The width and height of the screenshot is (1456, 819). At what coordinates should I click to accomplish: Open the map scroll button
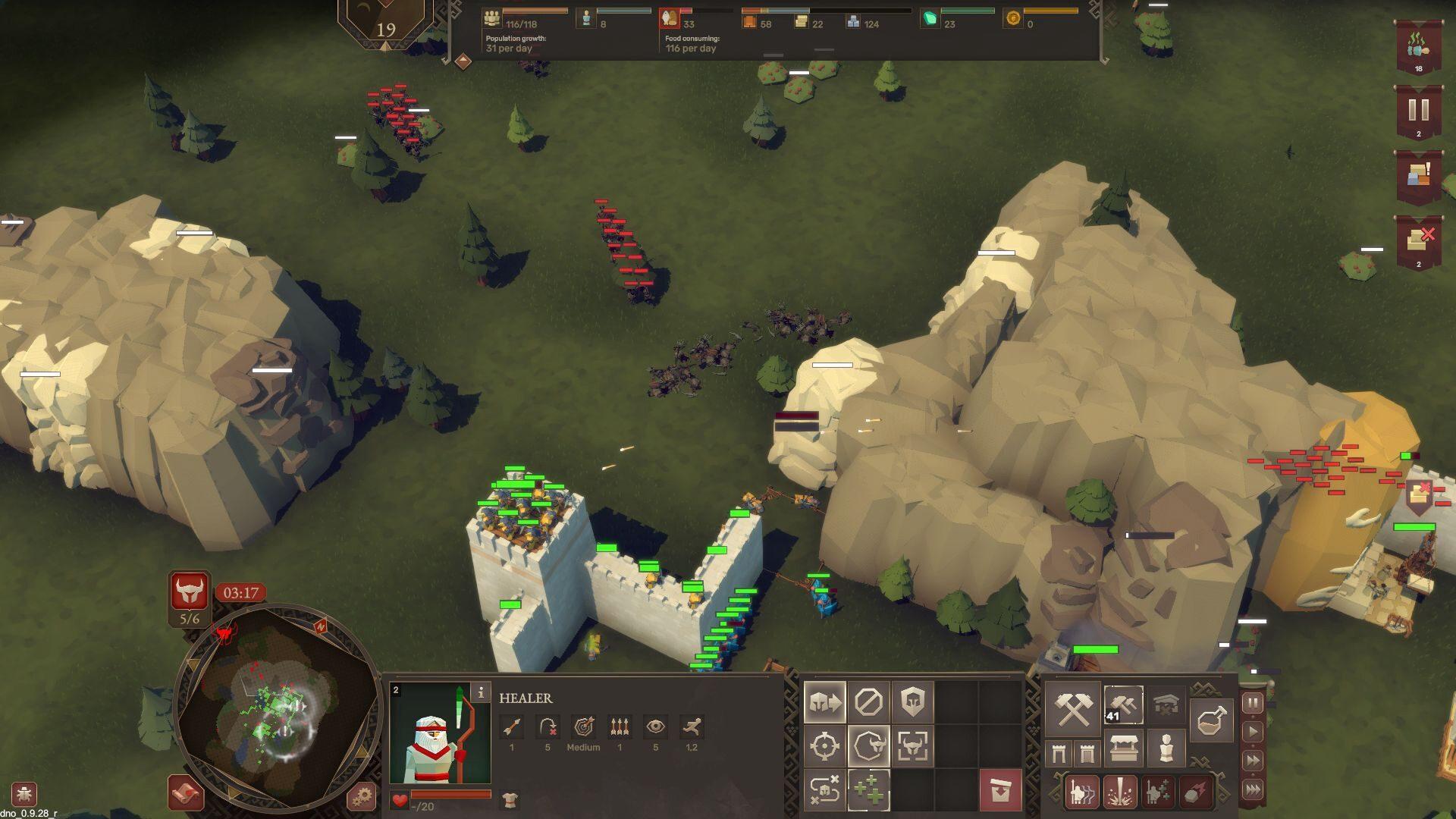(186, 794)
